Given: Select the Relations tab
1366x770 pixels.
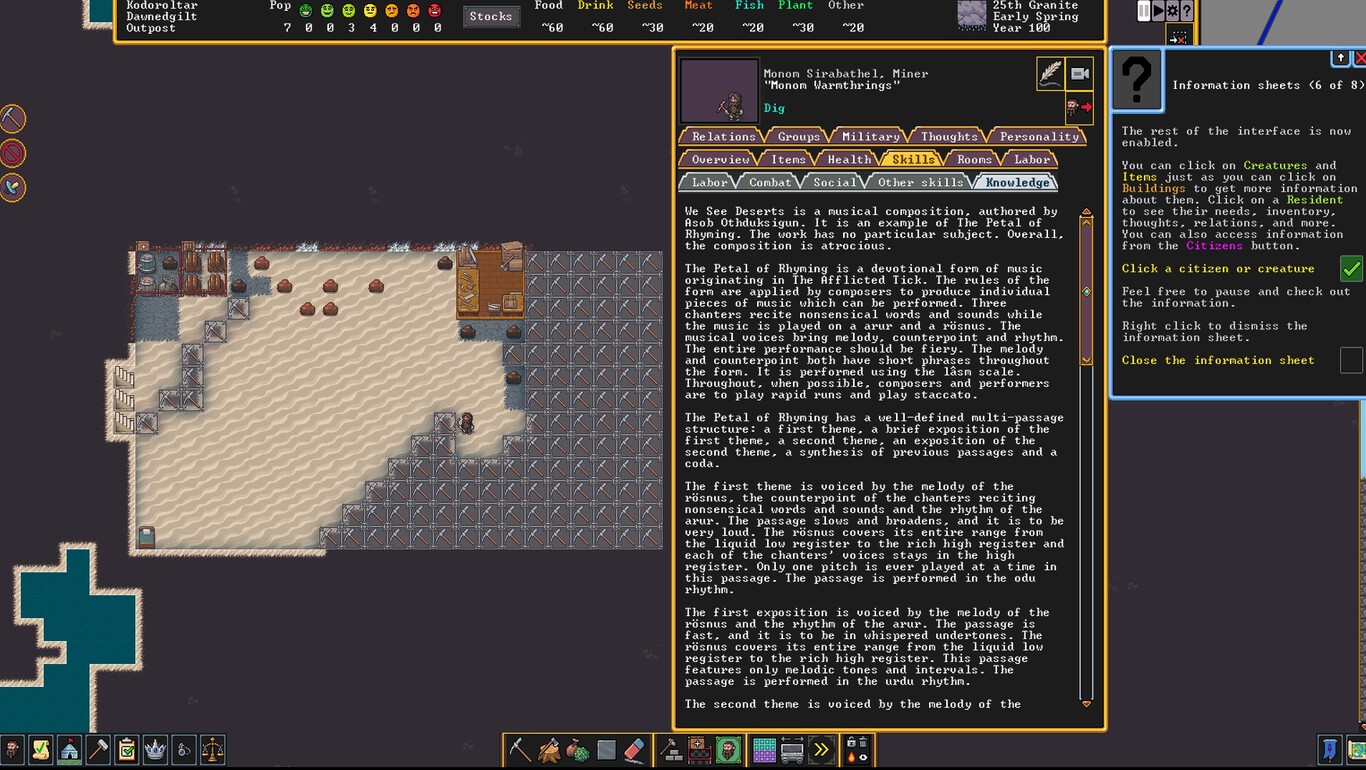Looking at the screenshot, I should pyautogui.click(x=723, y=136).
